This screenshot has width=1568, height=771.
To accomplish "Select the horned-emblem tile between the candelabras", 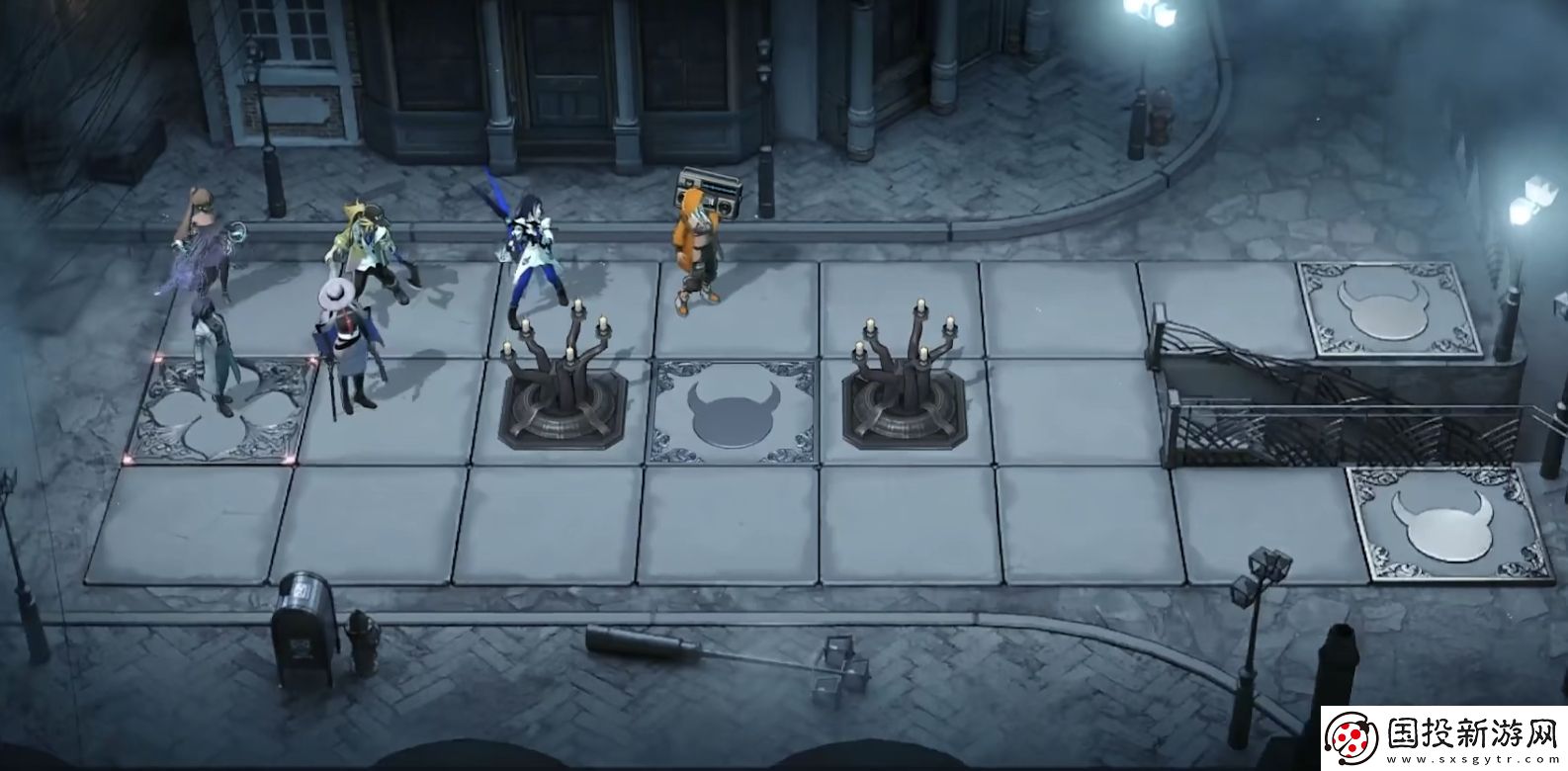I will 734,412.
